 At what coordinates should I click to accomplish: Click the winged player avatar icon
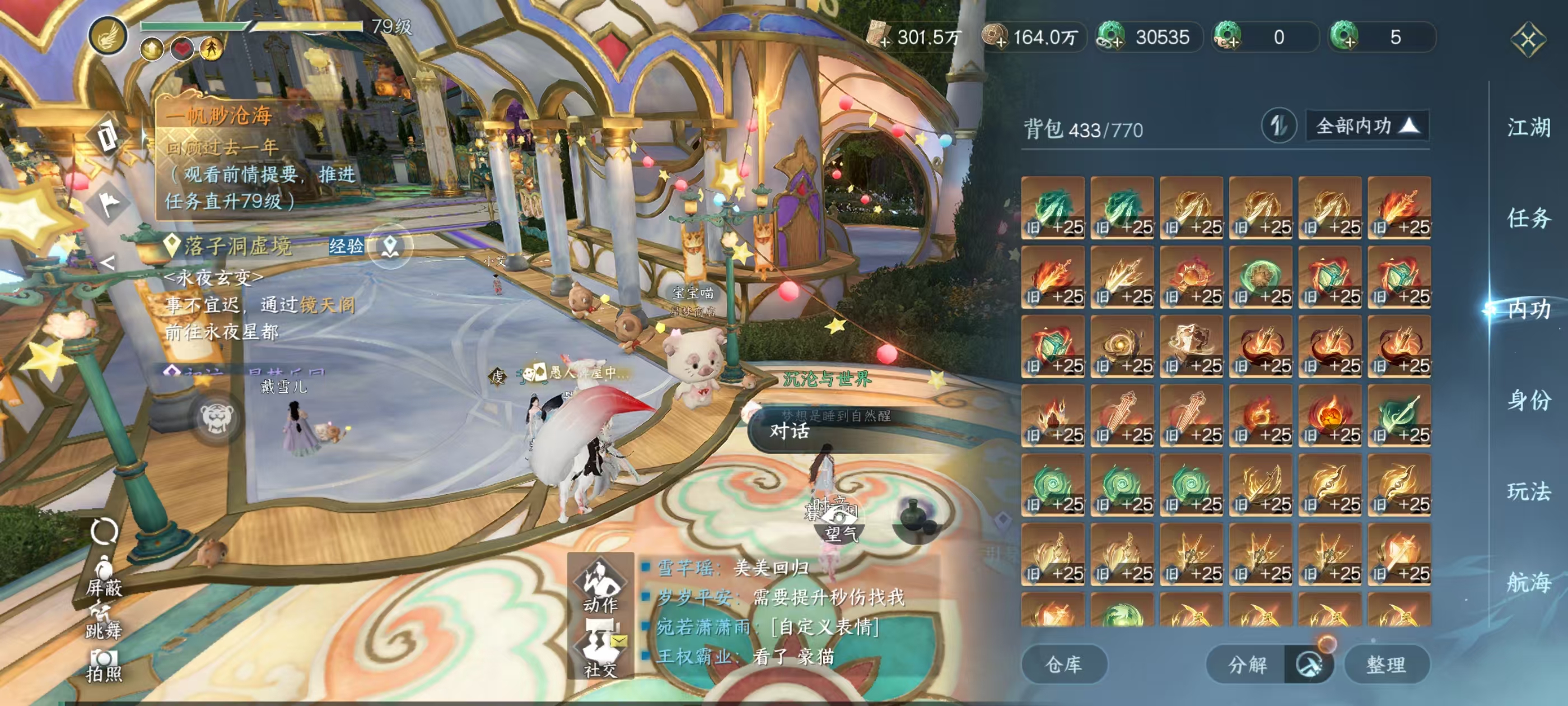pos(108,35)
